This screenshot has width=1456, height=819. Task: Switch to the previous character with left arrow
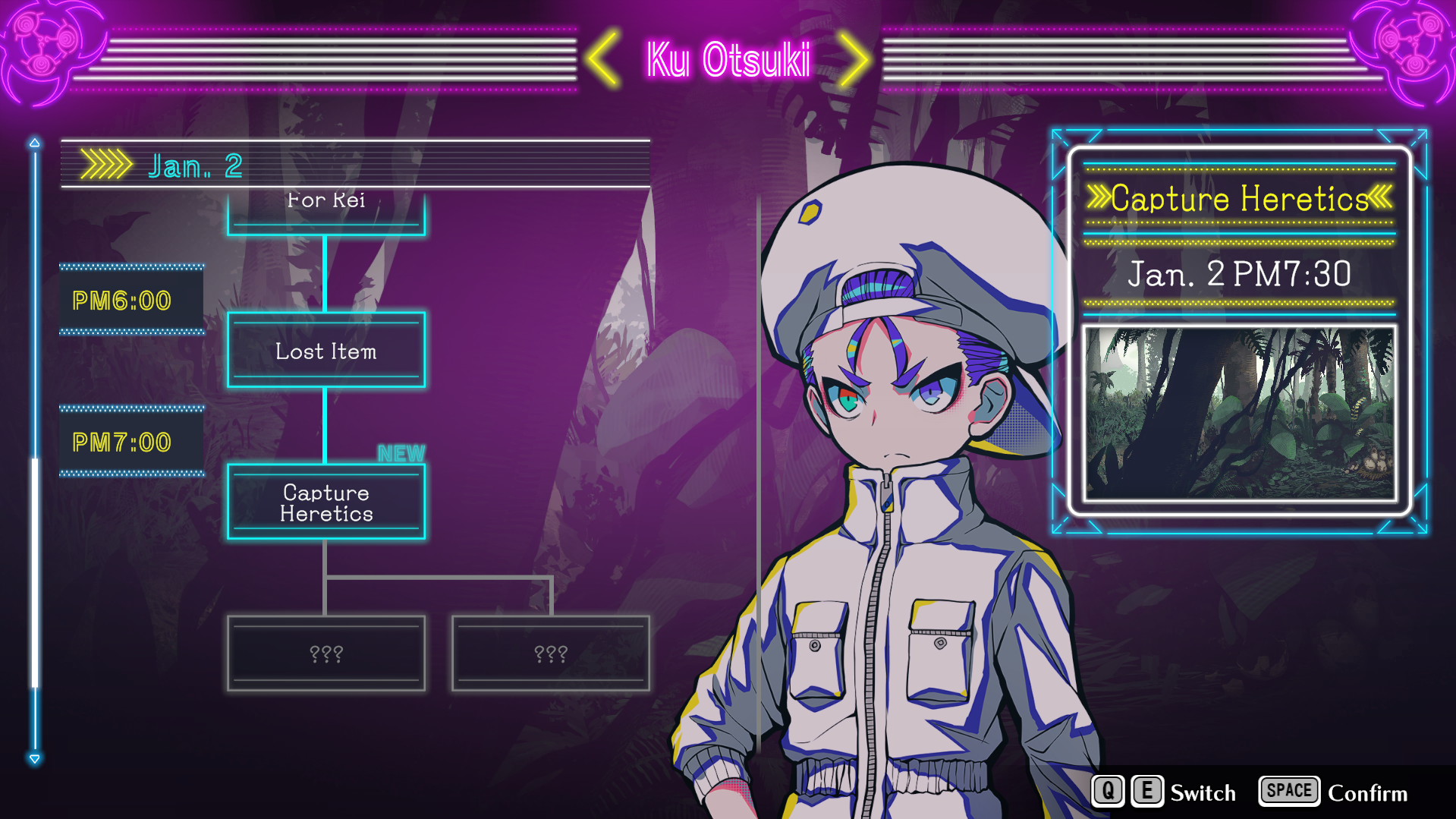coord(604,58)
